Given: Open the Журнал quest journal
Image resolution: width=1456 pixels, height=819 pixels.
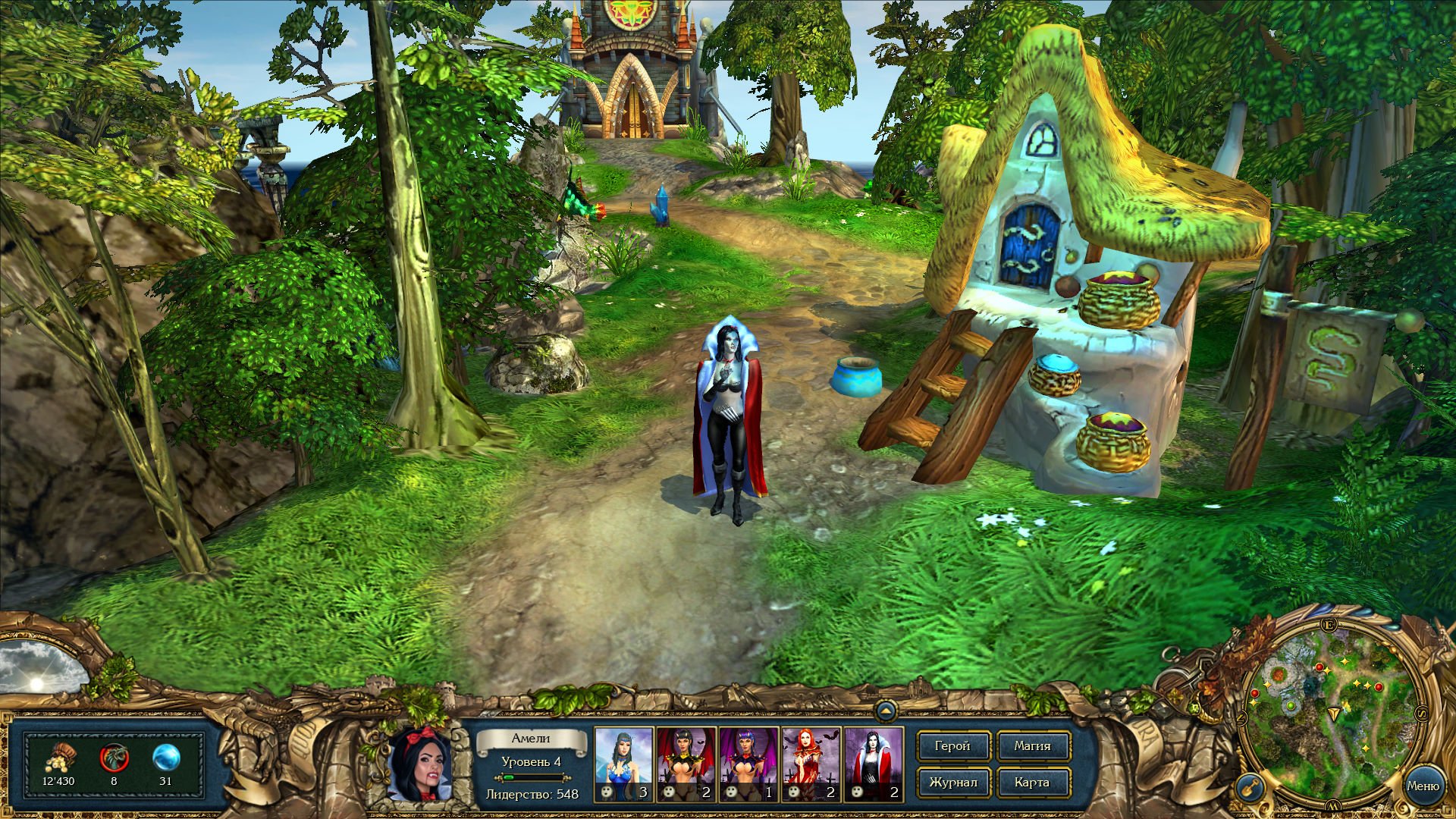Looking at the screenshot, I should pyautogui.click(x=952, y=783).
